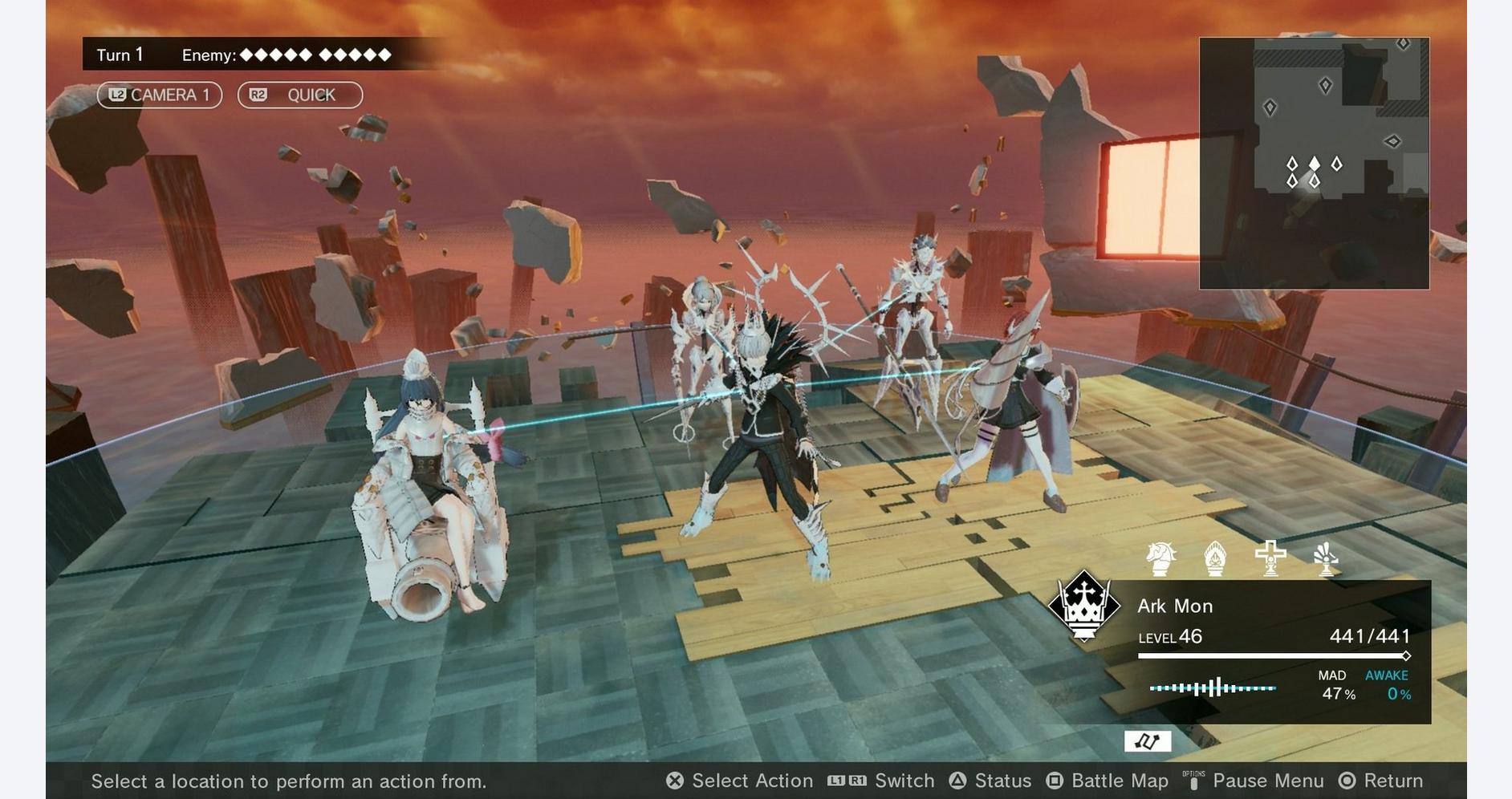Choose Select Action in the bottom bar

coord(740,781)
